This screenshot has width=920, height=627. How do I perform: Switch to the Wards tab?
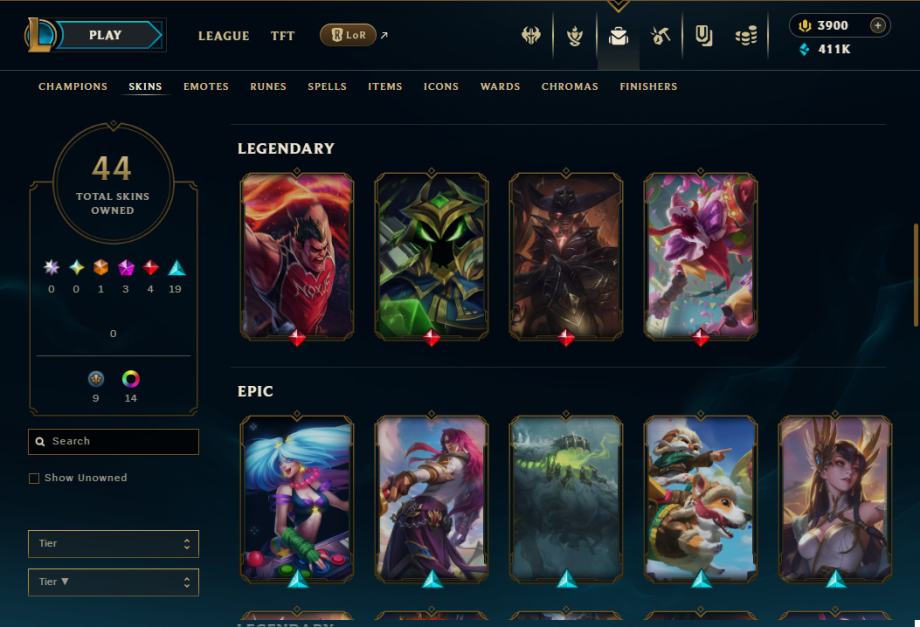500,87
